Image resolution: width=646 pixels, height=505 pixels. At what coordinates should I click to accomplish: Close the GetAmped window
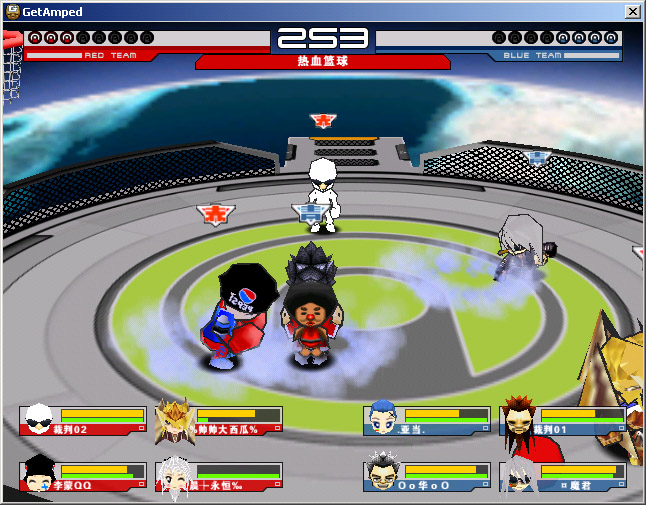[x=632, y=11]
